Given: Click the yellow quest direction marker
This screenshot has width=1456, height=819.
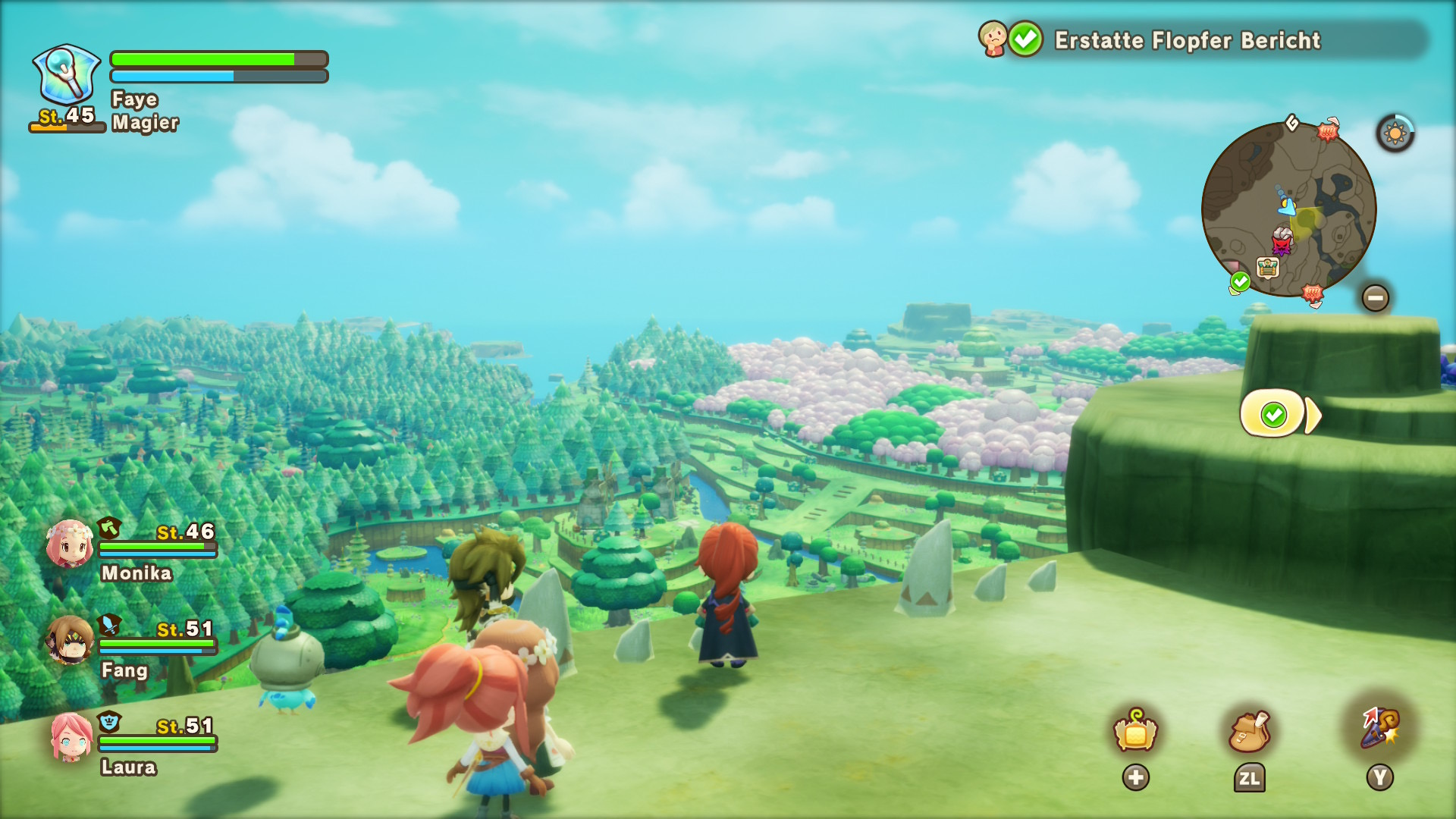Looking at the screenshot, I should [x=1279, y=414].
